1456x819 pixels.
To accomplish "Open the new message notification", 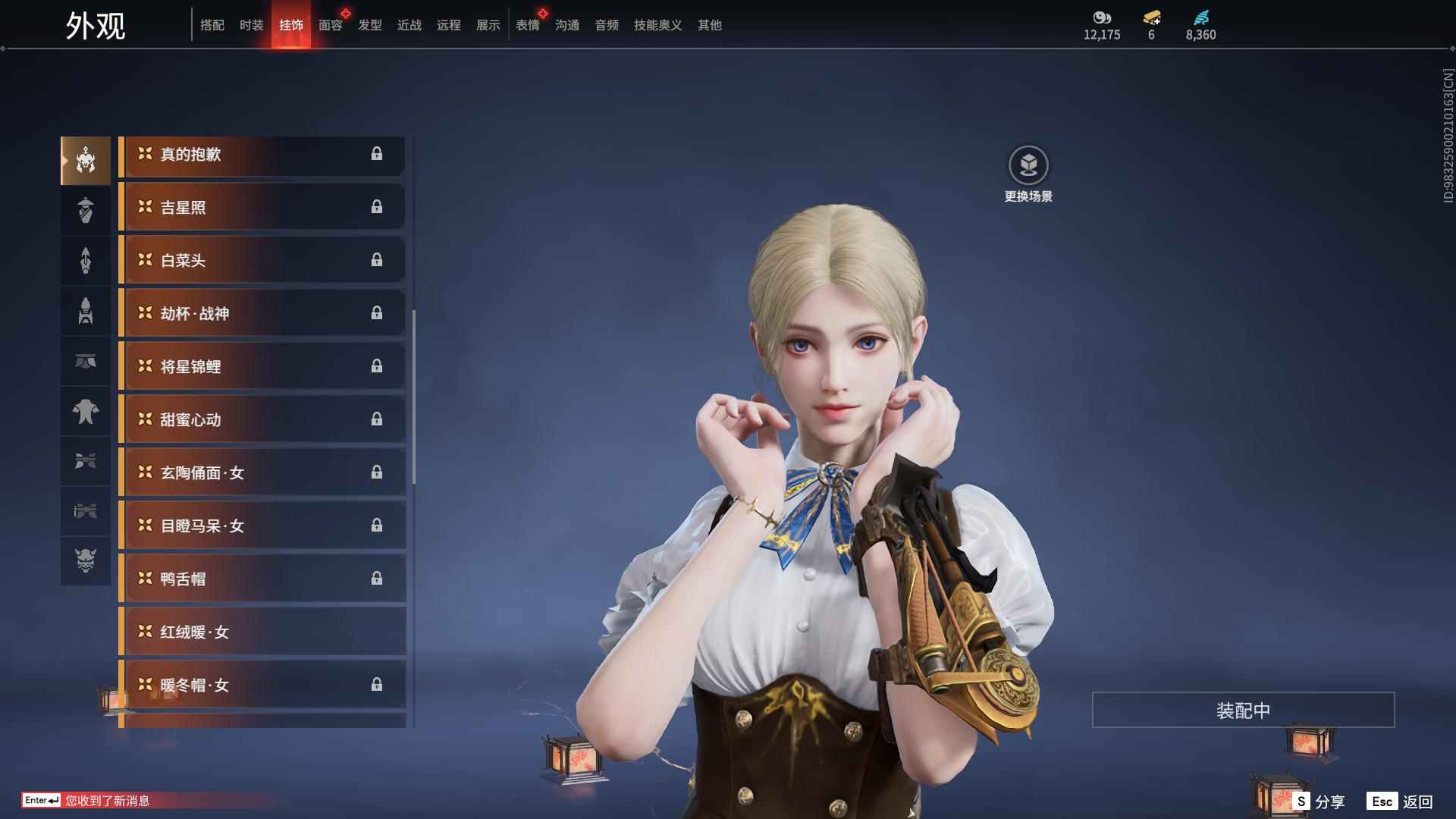I will 106,801.
